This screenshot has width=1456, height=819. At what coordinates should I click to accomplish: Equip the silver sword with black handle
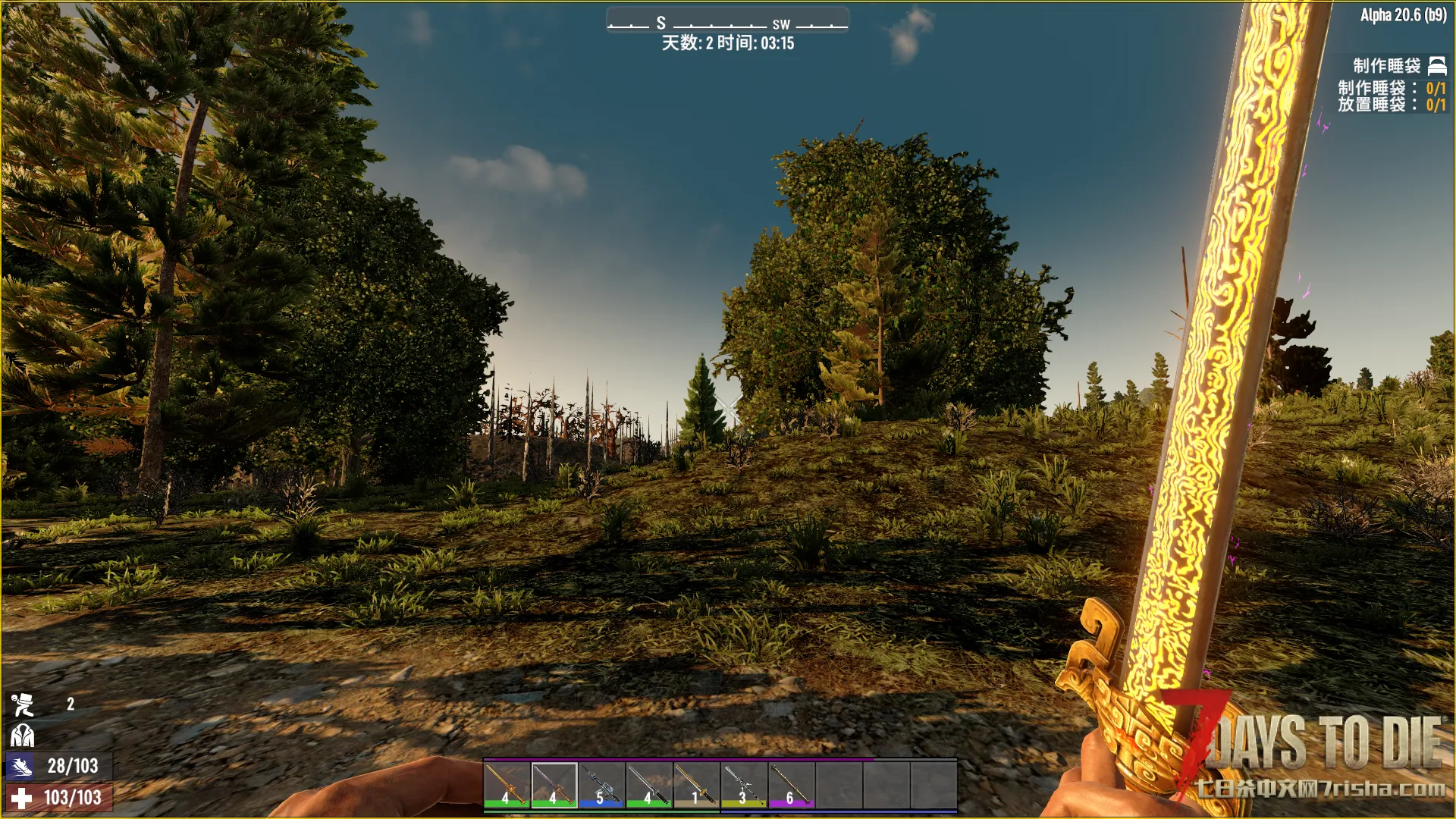coord(649,785)
